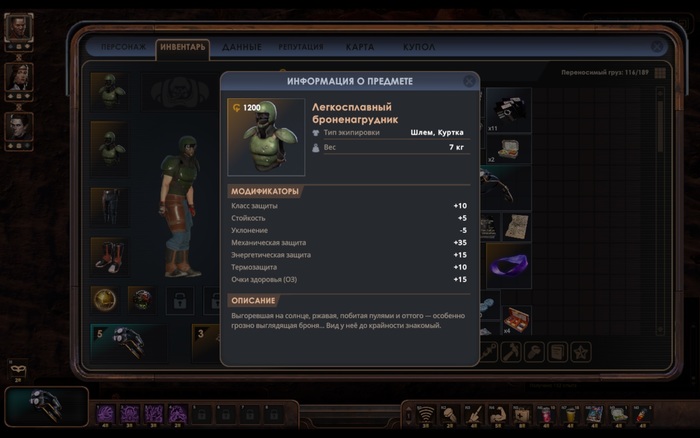Close the inventory window
This screenshot has height=438, width=700.
[x=657, y=46]
